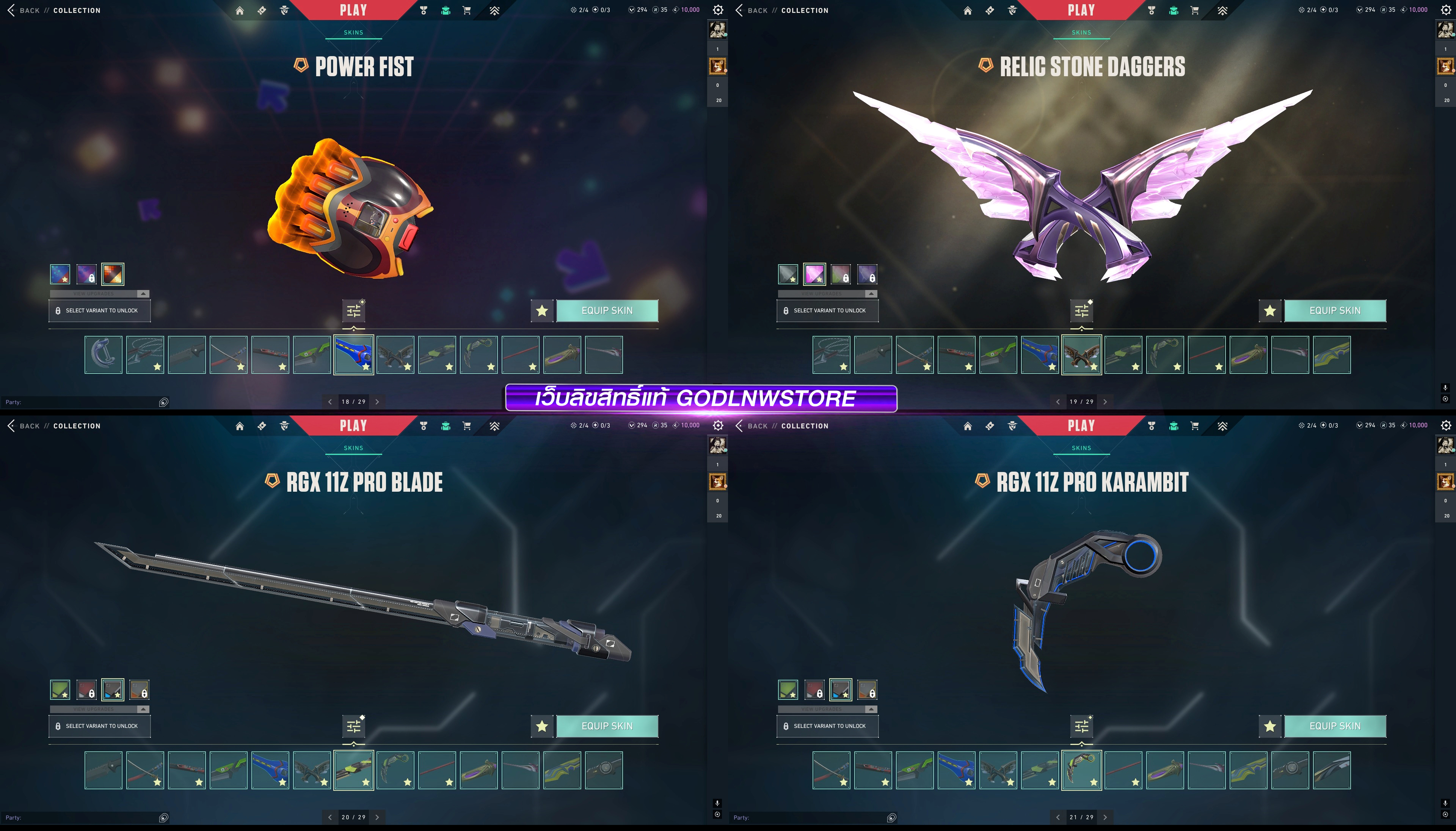Open settings gear above the Power Fist screen
Screen dimensions: 1456x831
718,10
